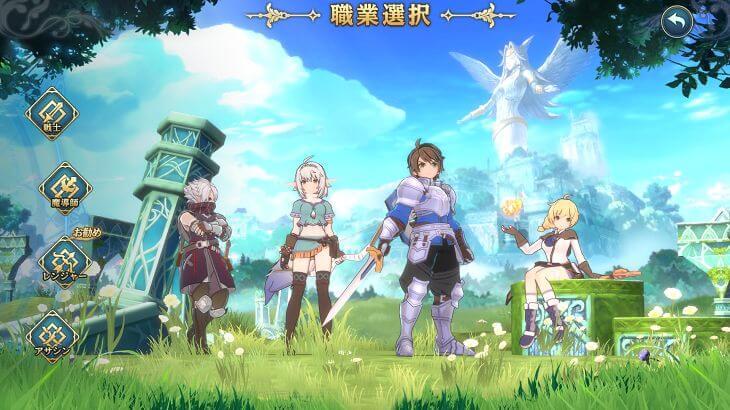Choose the 魔導師 mage class icon
730x410 pixels.
pyautogui.click(x=65, y=187)
